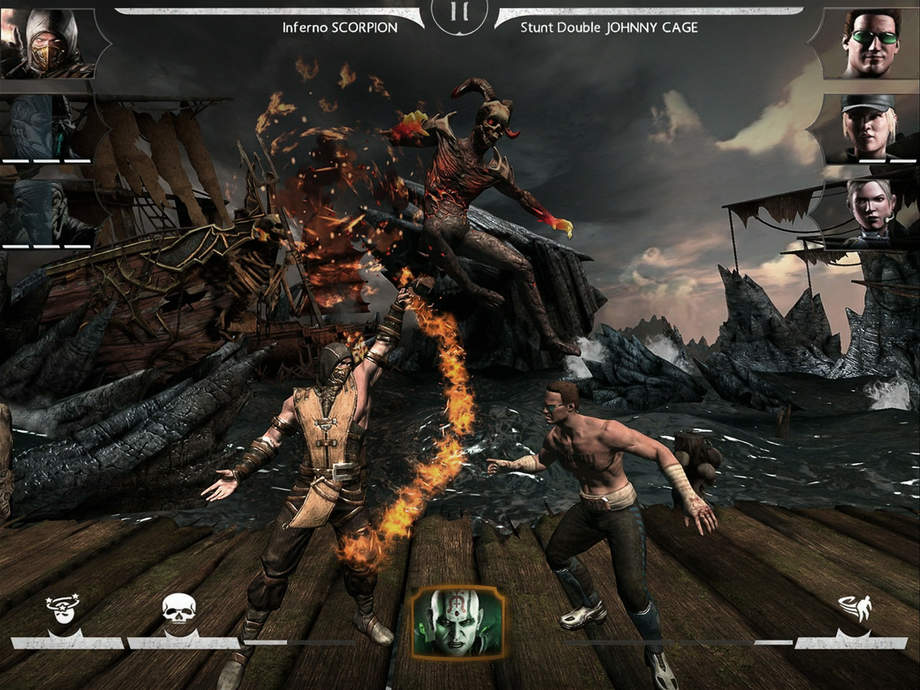Use the Quan Chi support card
Image resolution: width=920 pixels, height=690 pixels.
coord(458,621)
